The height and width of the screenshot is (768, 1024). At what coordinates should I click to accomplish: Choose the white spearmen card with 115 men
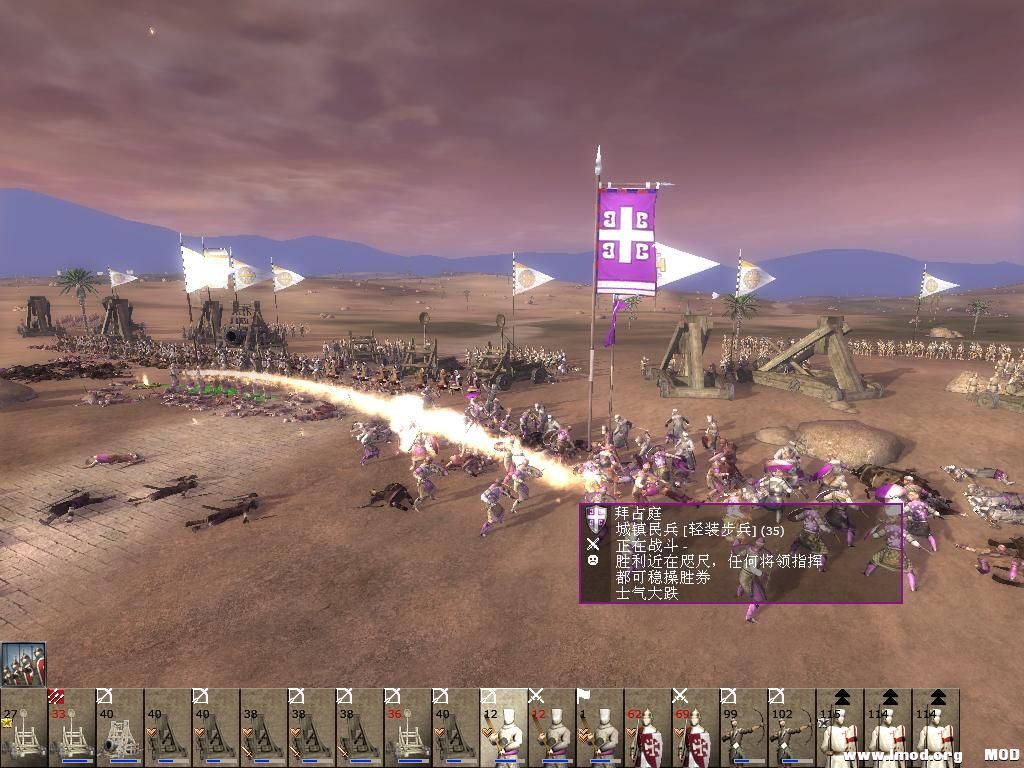(x=839, y=727)
